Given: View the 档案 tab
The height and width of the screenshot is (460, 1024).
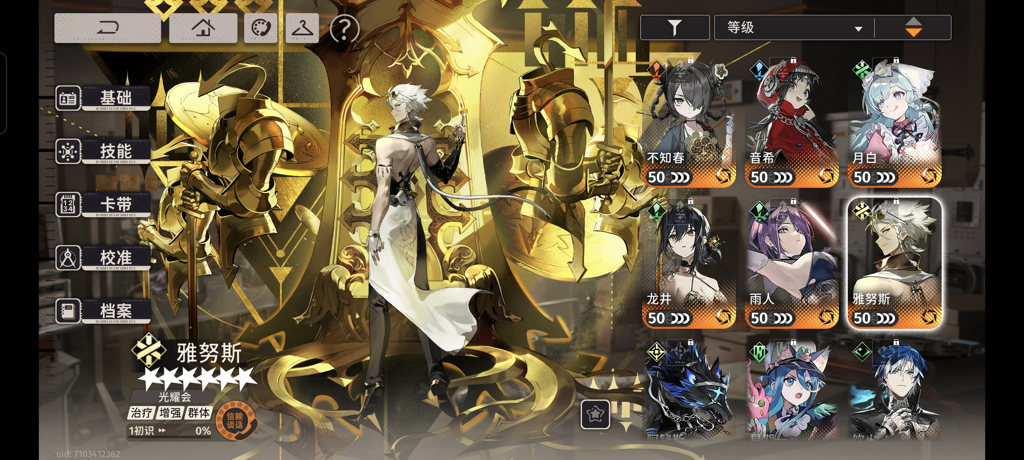Looking at the screenshot, I should tap(104, 311).
